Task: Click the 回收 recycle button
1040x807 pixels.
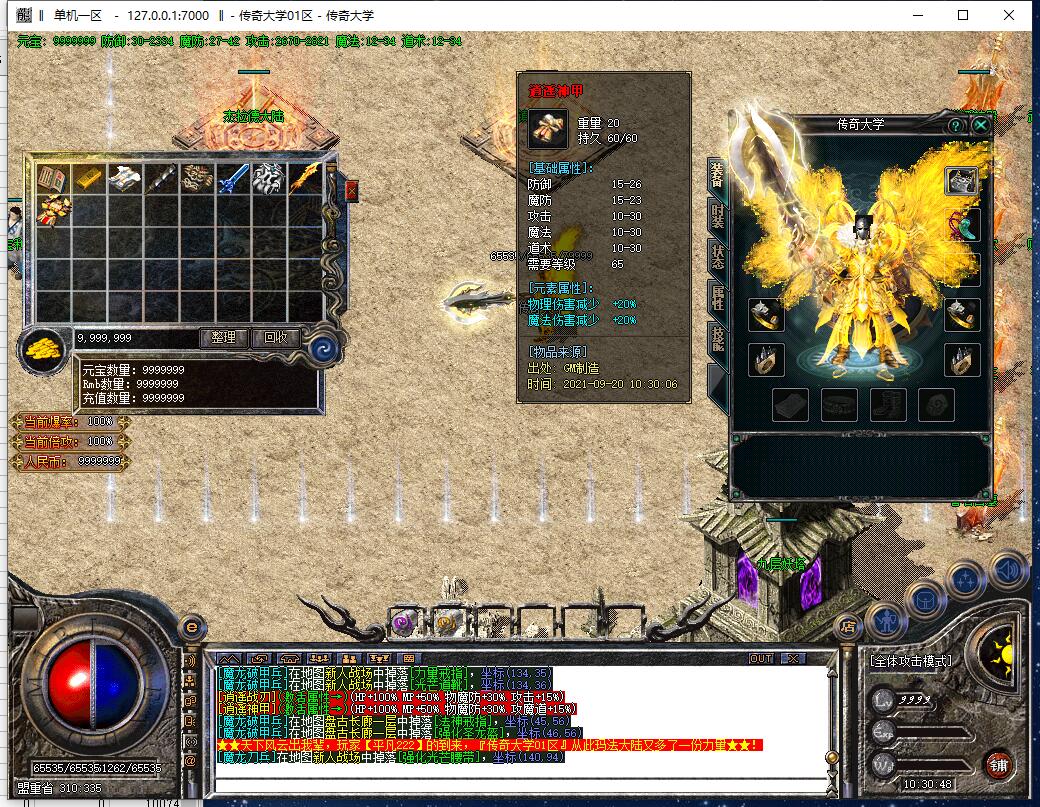Action: tap(276, 338)
